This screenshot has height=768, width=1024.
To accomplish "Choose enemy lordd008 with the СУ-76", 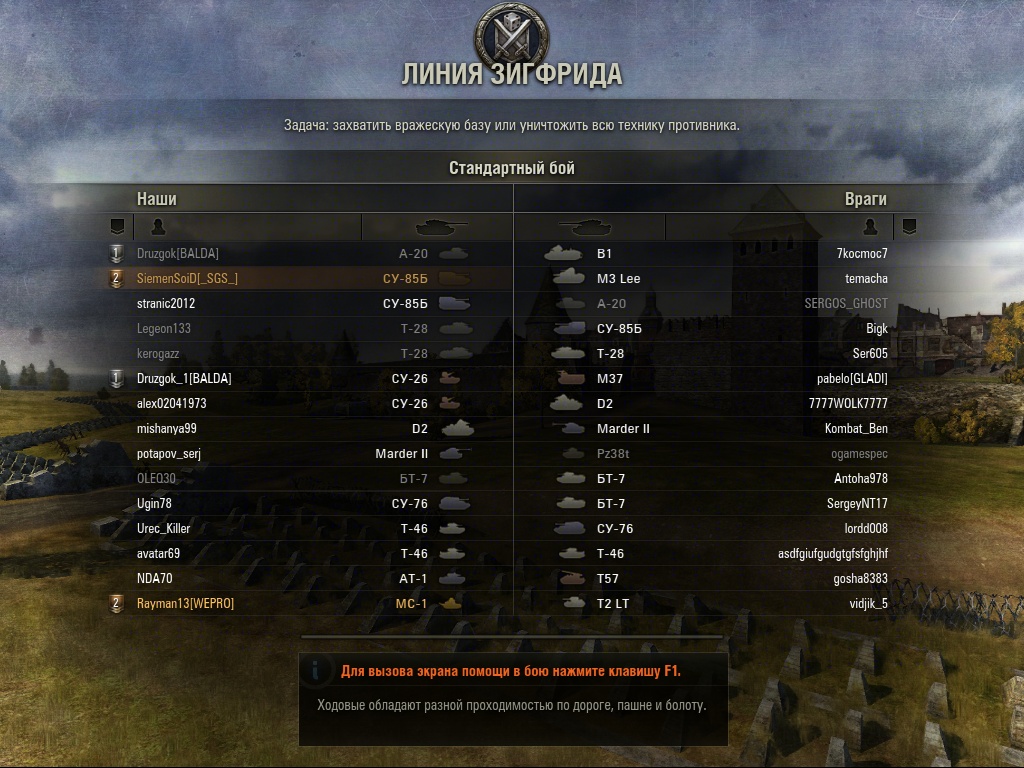I will coord(866,529).
